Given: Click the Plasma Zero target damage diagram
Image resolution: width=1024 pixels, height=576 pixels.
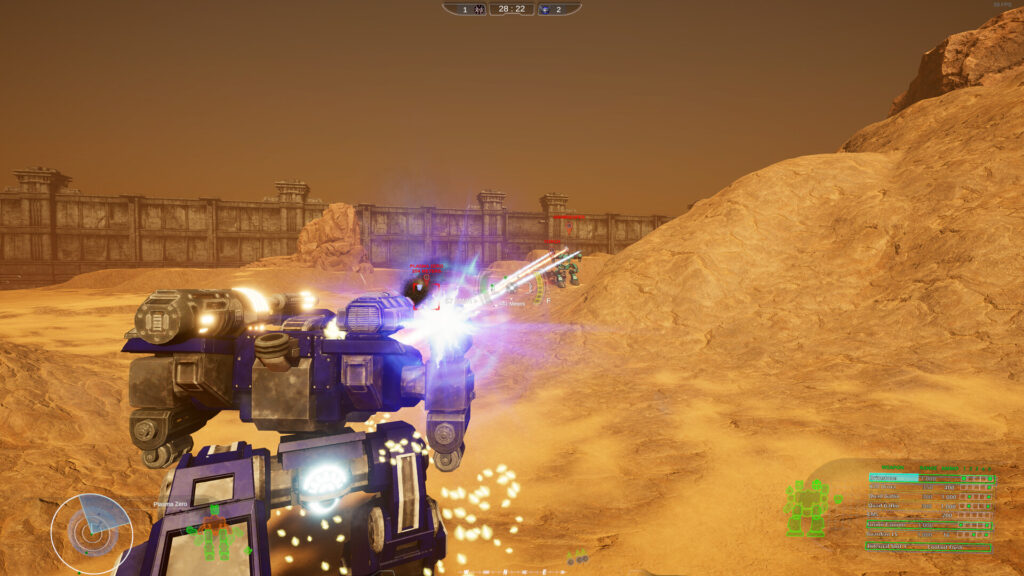Looking at the screenshot, I should (212, 534).
